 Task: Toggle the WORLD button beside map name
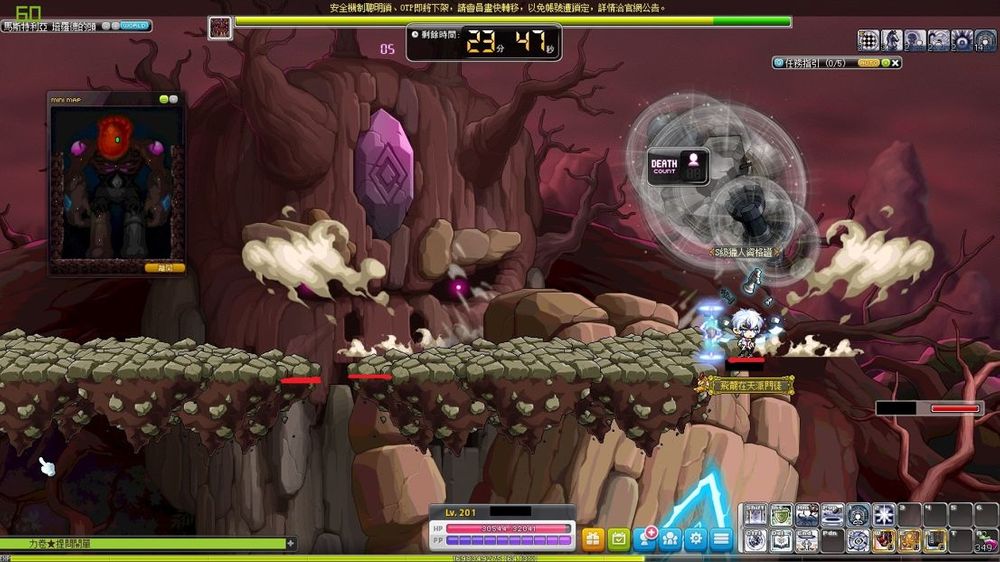[133, 25]
